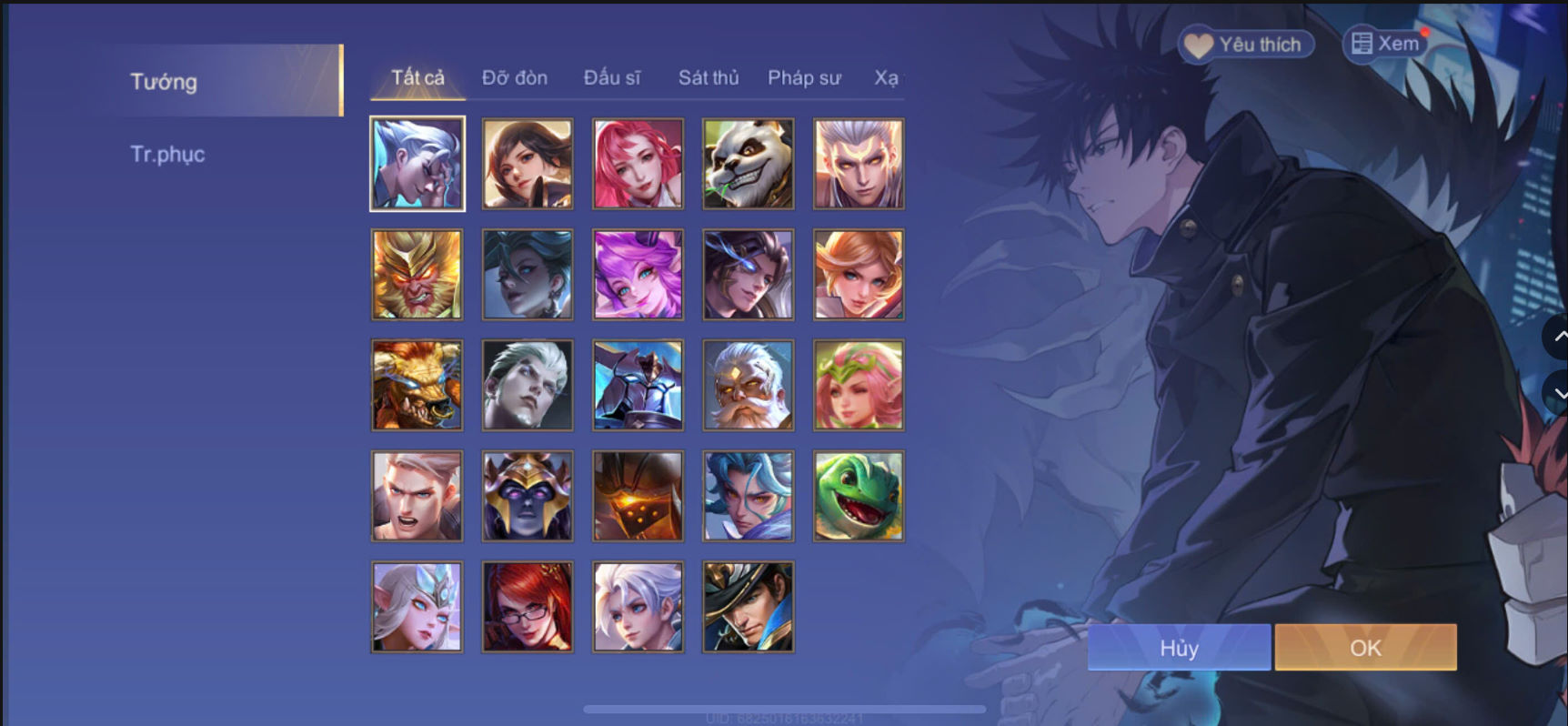Select the golden monkey Wukong hero portrait

(417, 275)
